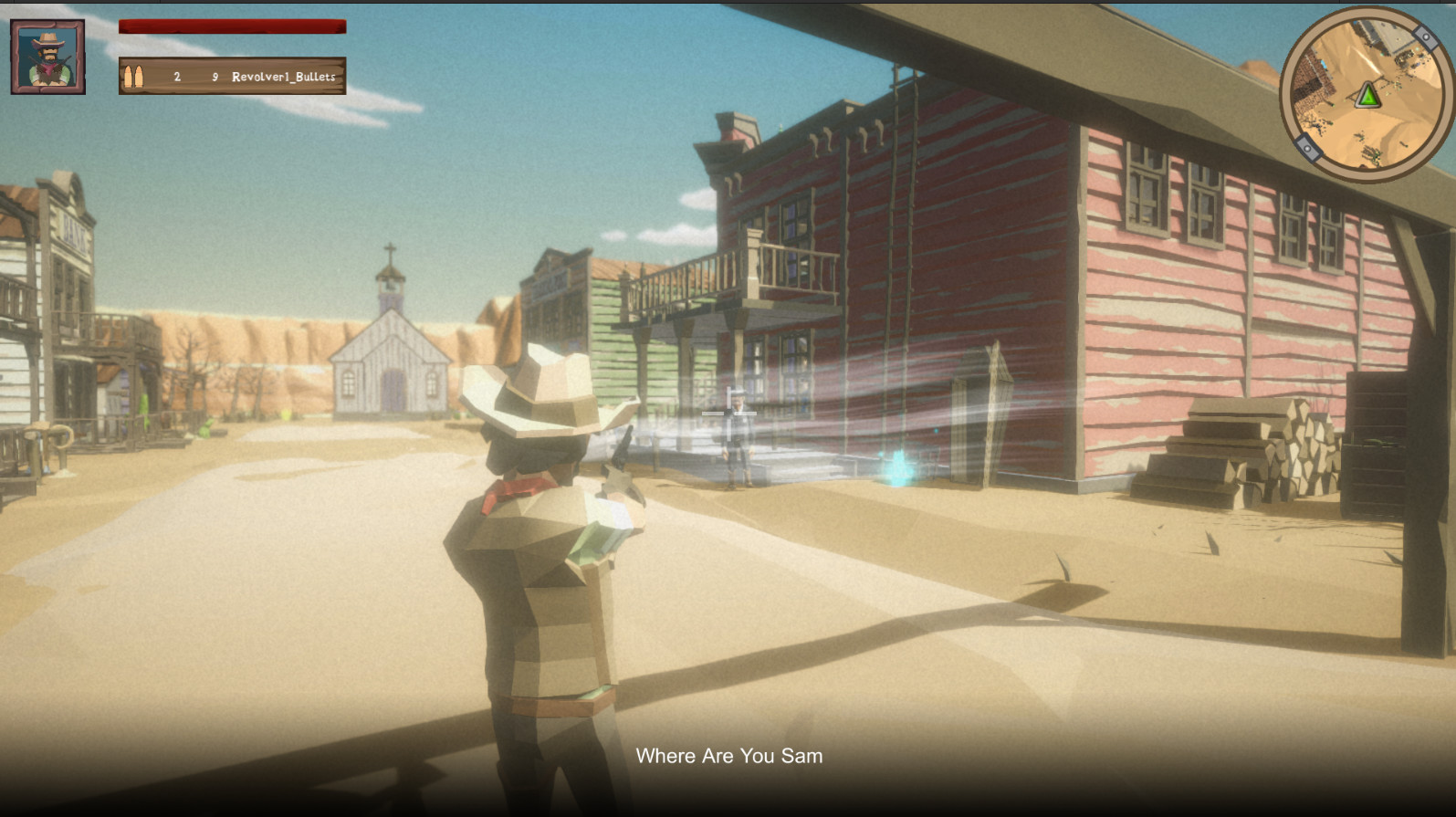Click the BANK sign on the left building
The height and width of the screenshot is (817, 1456).
[73, 228]
